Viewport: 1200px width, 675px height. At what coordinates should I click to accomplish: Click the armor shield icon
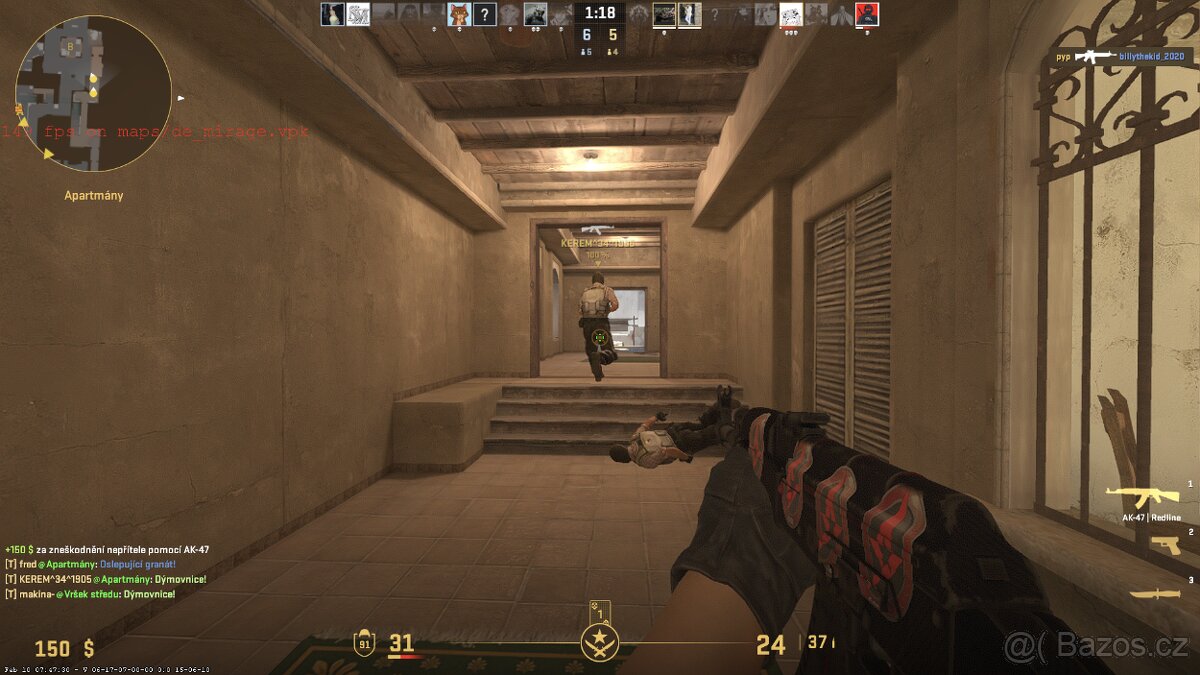(x=364, y=643)
